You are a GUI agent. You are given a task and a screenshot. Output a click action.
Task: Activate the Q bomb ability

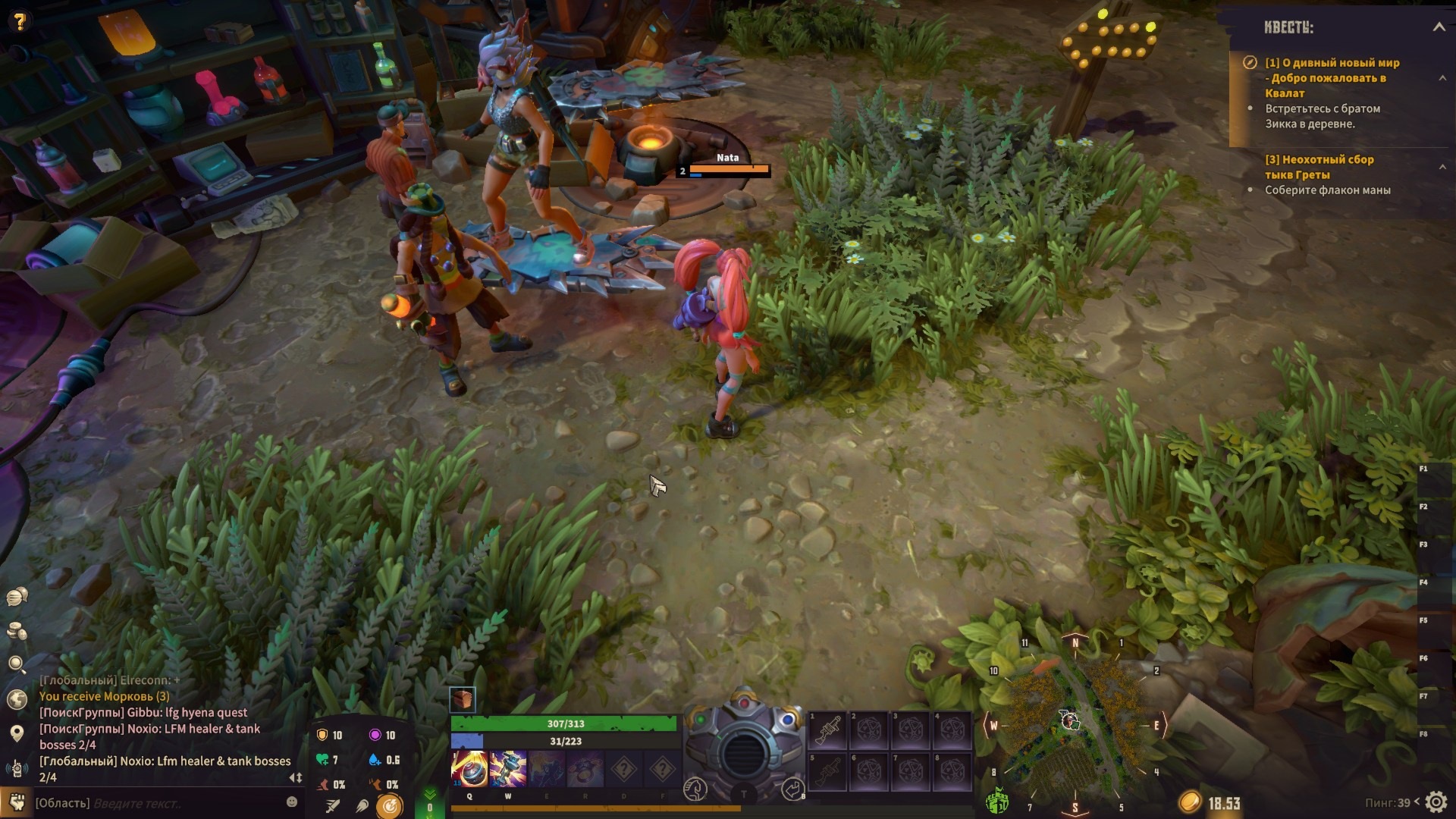tap(469, 769)
